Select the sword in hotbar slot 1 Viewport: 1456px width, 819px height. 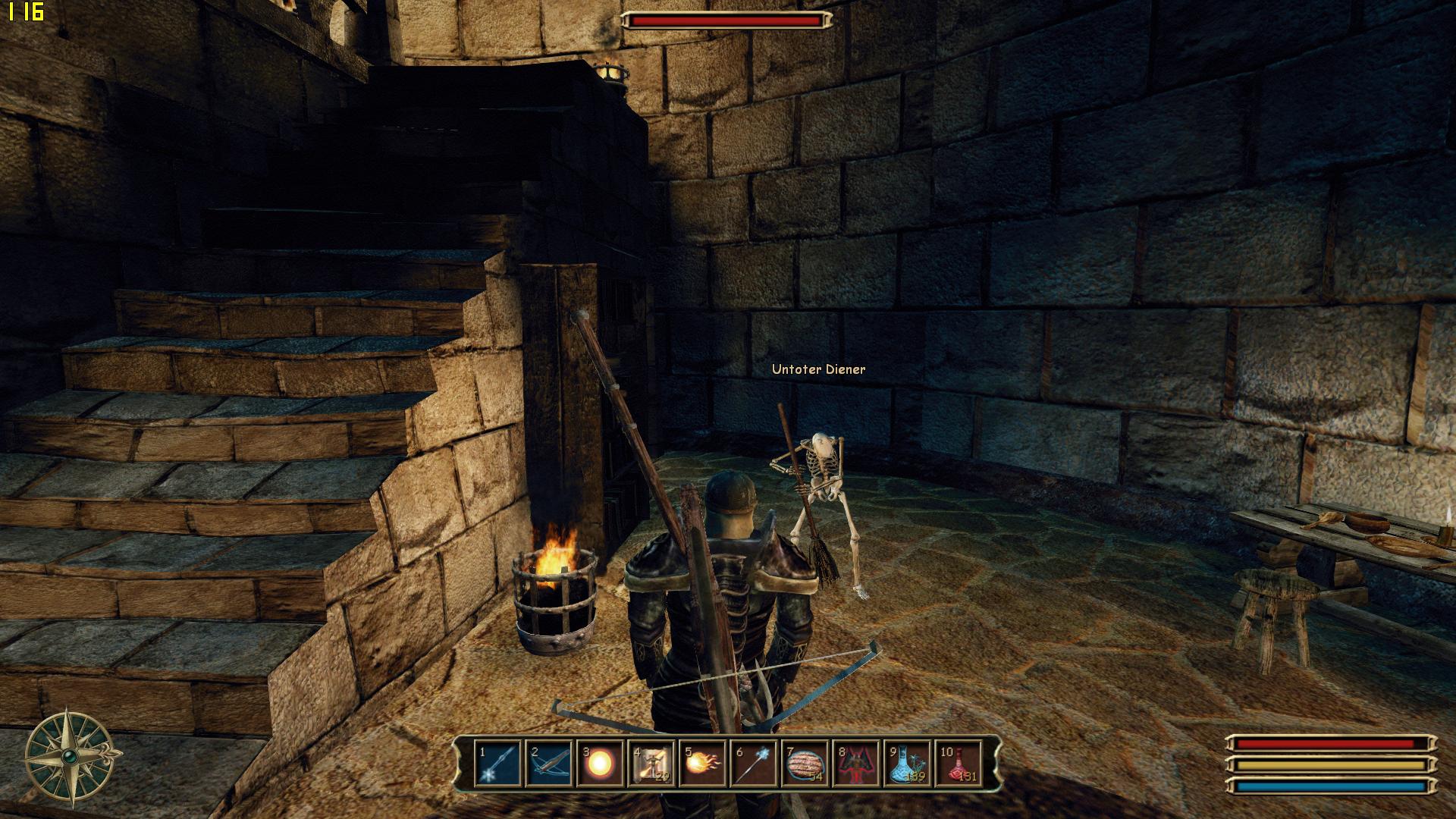coord(497,764)
